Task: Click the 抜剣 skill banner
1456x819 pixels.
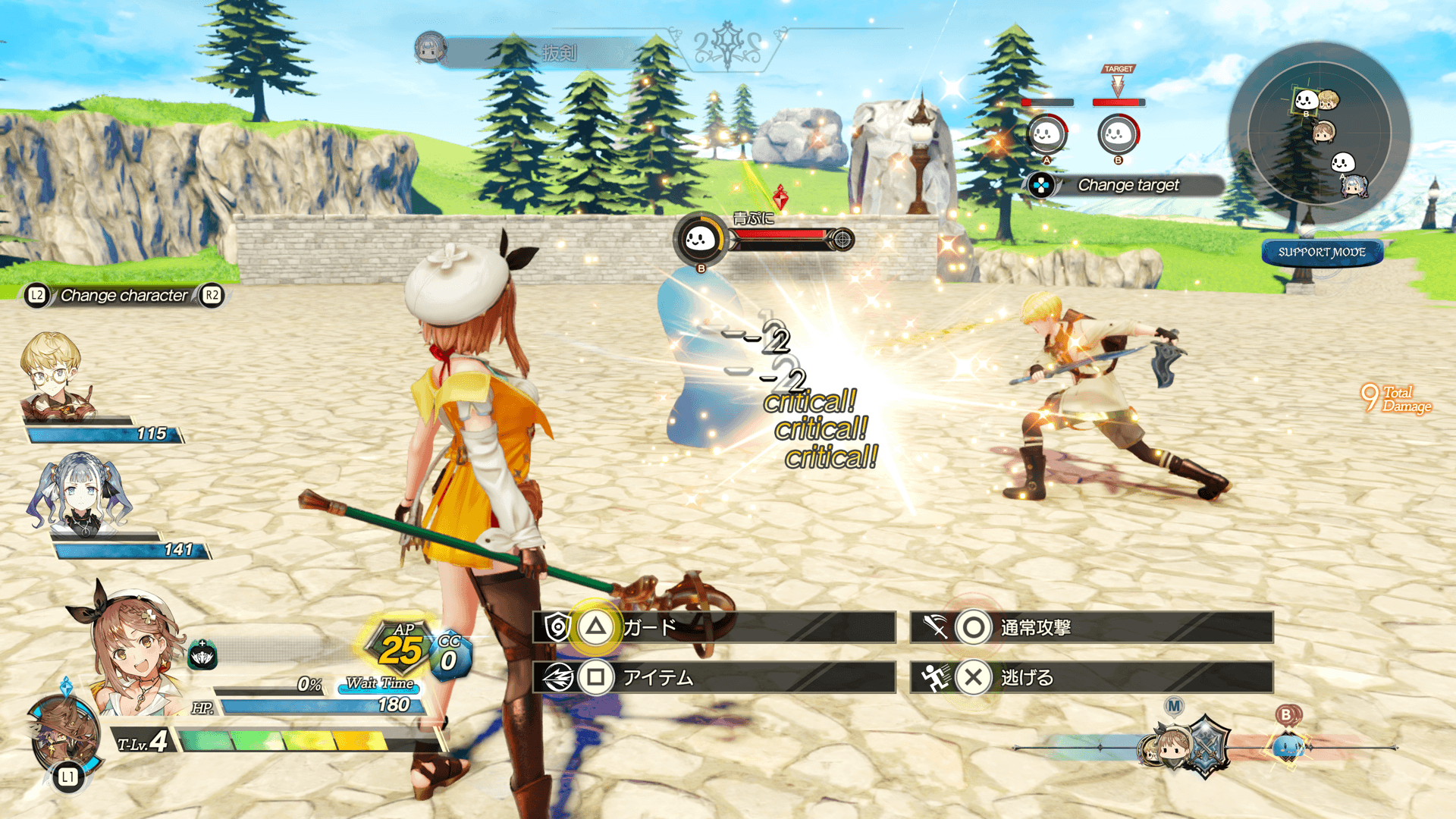Action: (559, 52)
